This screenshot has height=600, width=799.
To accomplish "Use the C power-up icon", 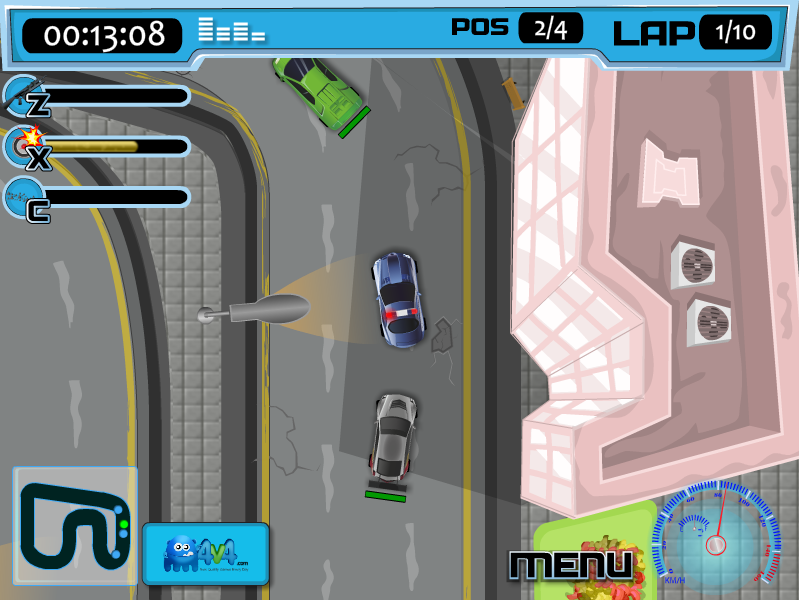I will click(x=25, y=199).
